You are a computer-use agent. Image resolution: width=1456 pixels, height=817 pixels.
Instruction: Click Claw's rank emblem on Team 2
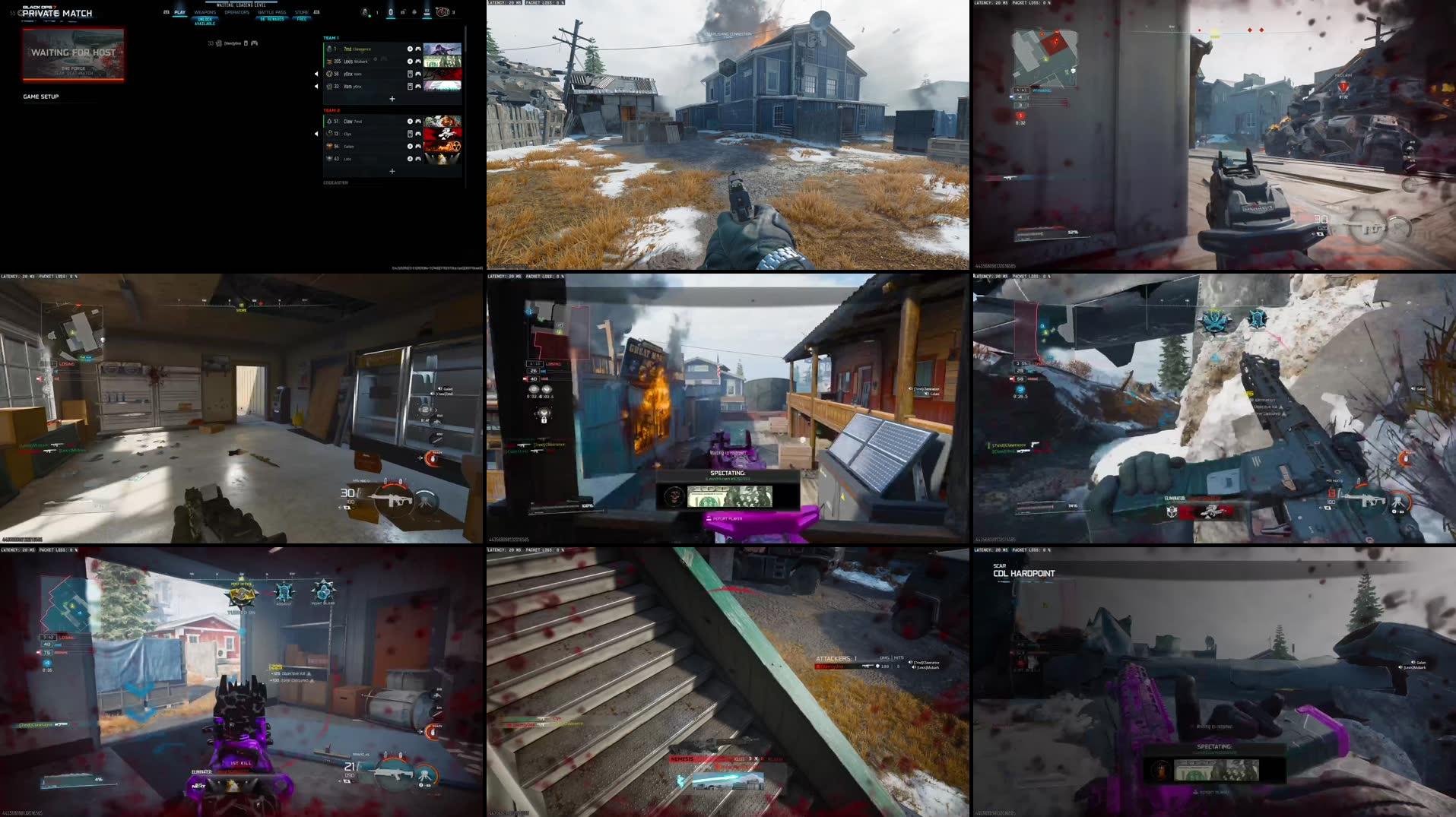tap(330, 122)
